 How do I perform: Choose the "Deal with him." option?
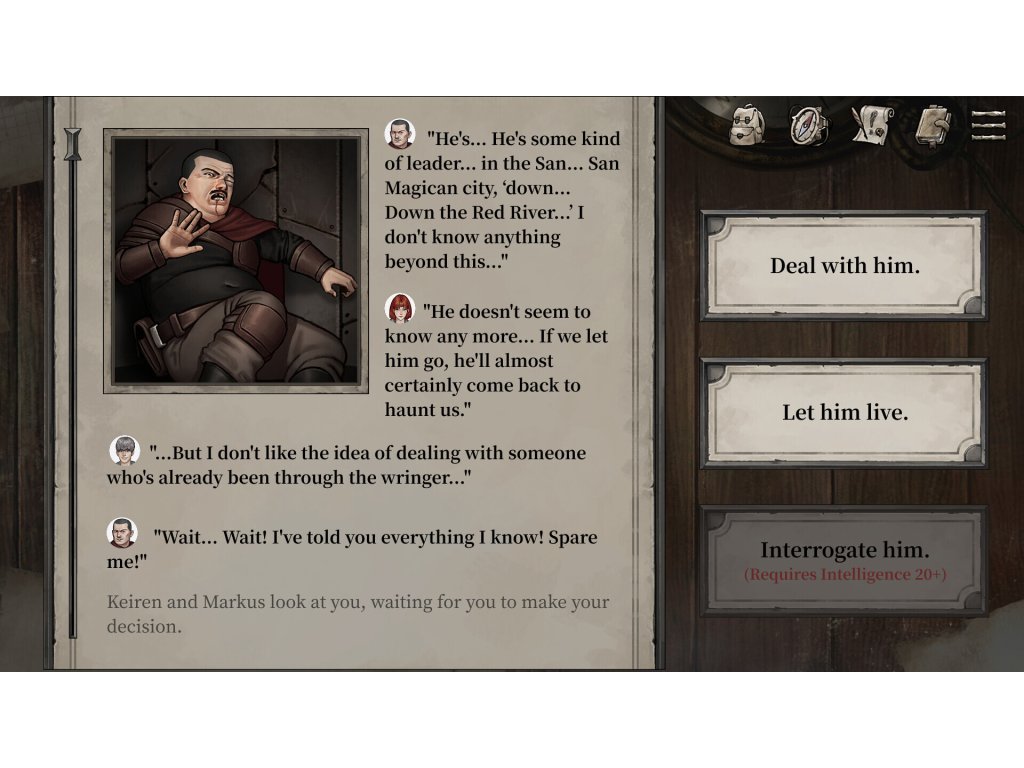coord(844,266)
